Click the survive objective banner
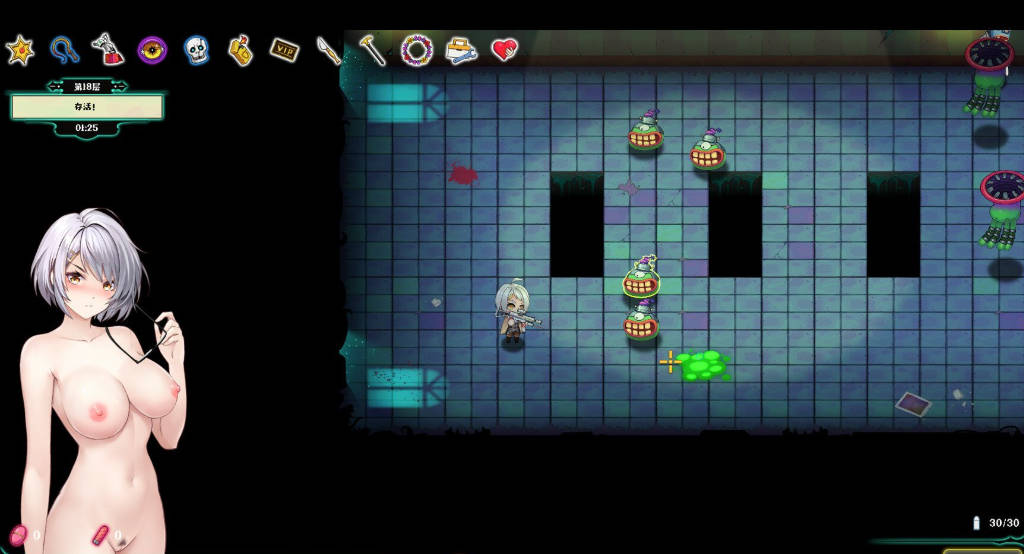1024x554 pixels. tap(86, 107)
